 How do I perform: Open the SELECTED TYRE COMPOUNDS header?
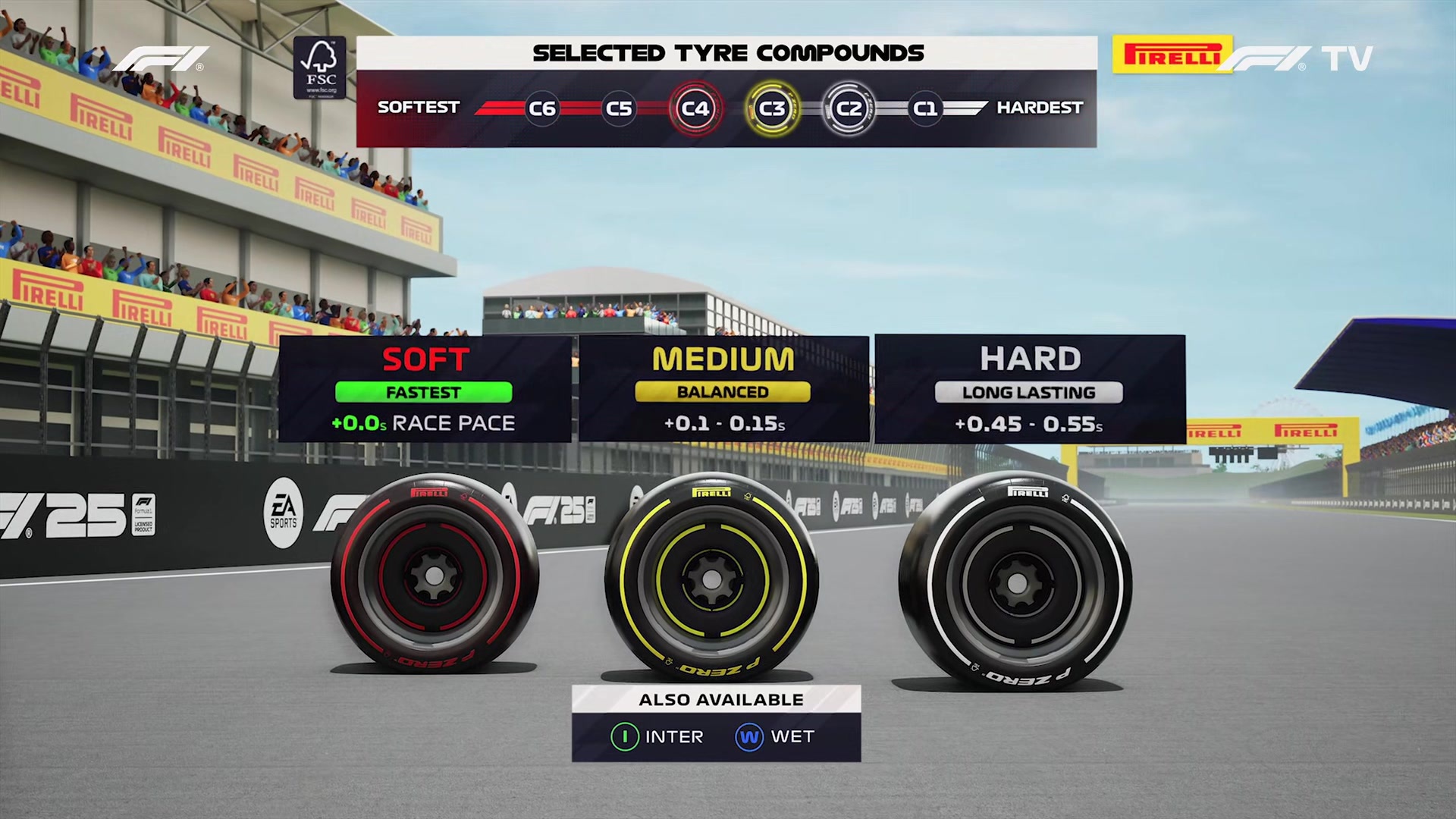pos(727,52)
